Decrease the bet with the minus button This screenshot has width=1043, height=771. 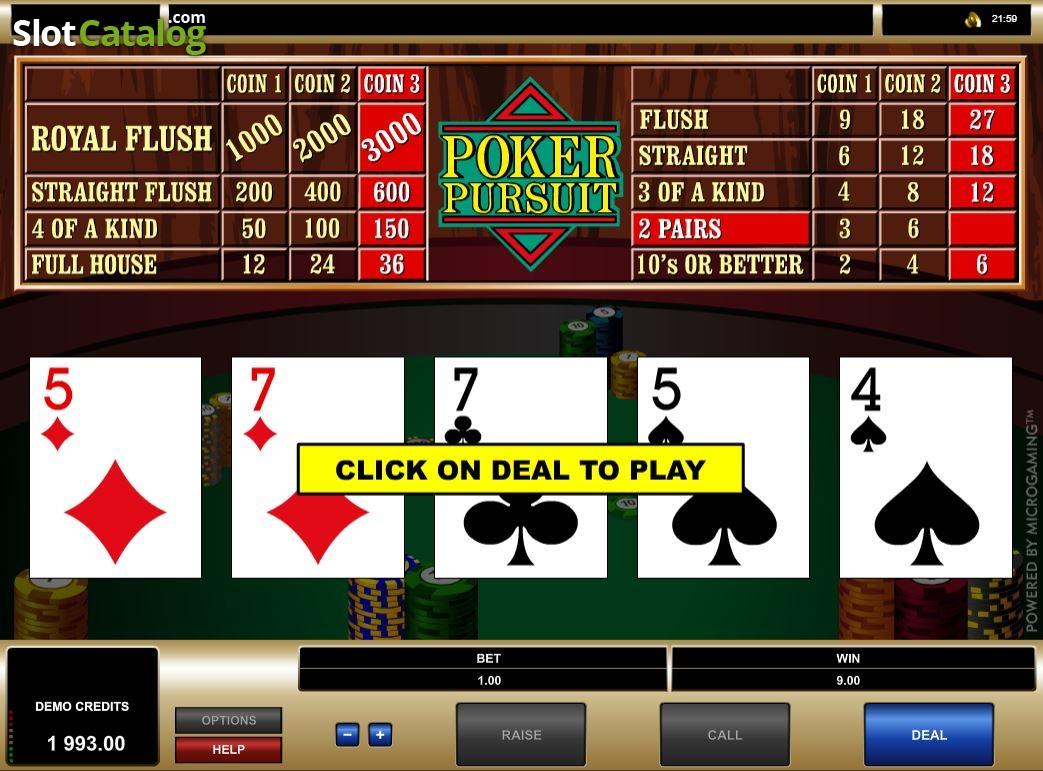[347, 735]
